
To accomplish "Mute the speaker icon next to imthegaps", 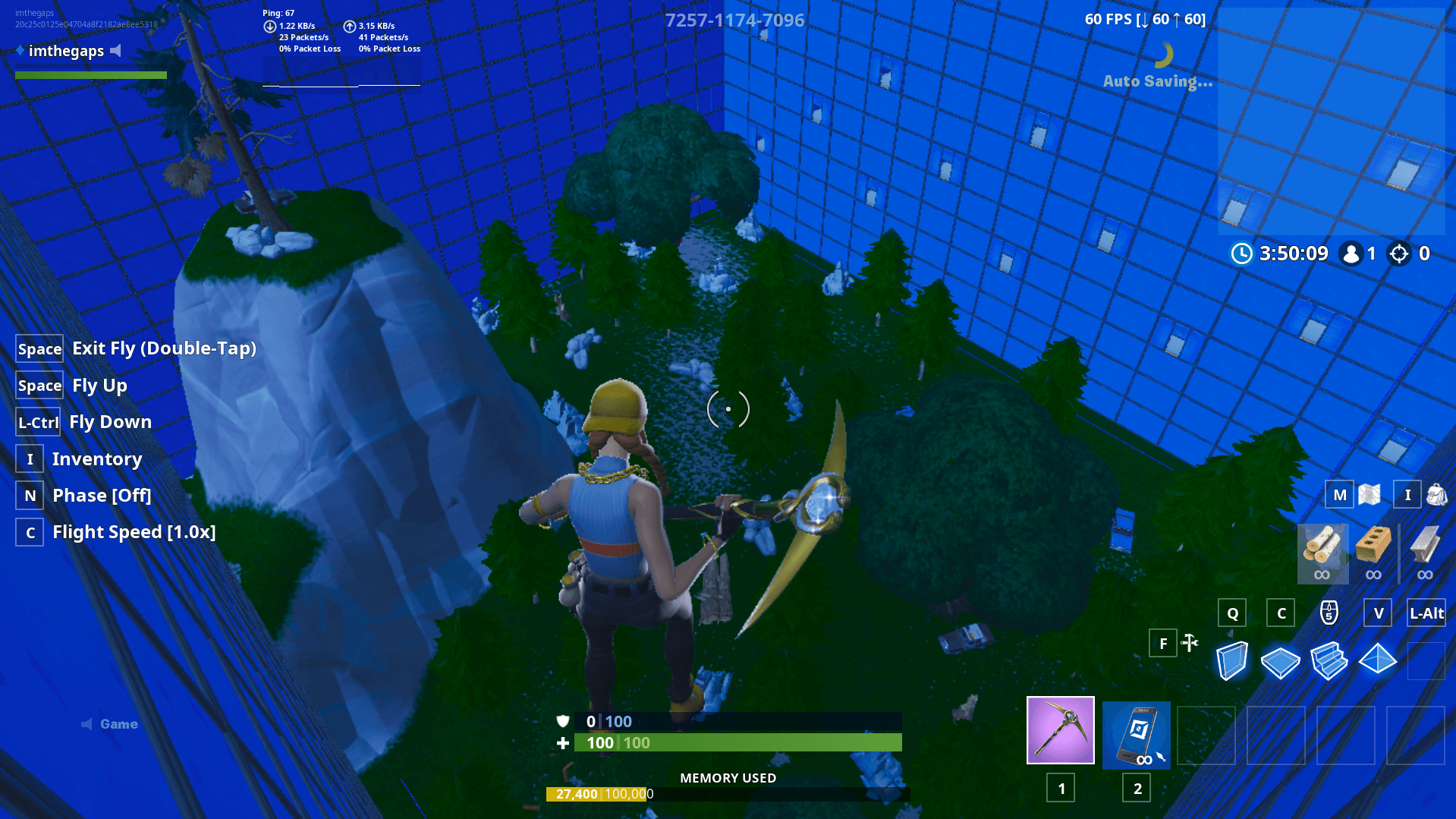I will coord(116,51).
